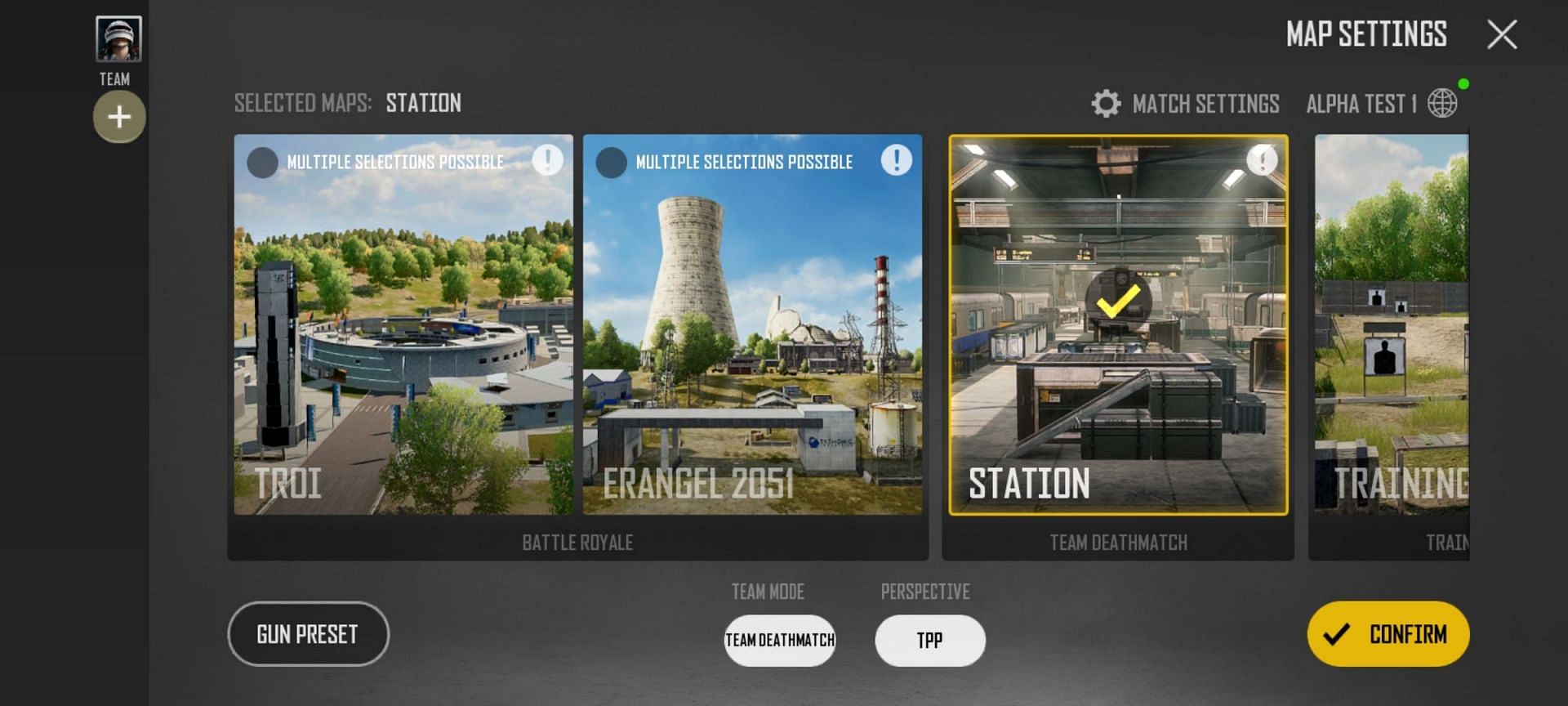
Task: Confirm the map selection
Action: (1388, 634)
